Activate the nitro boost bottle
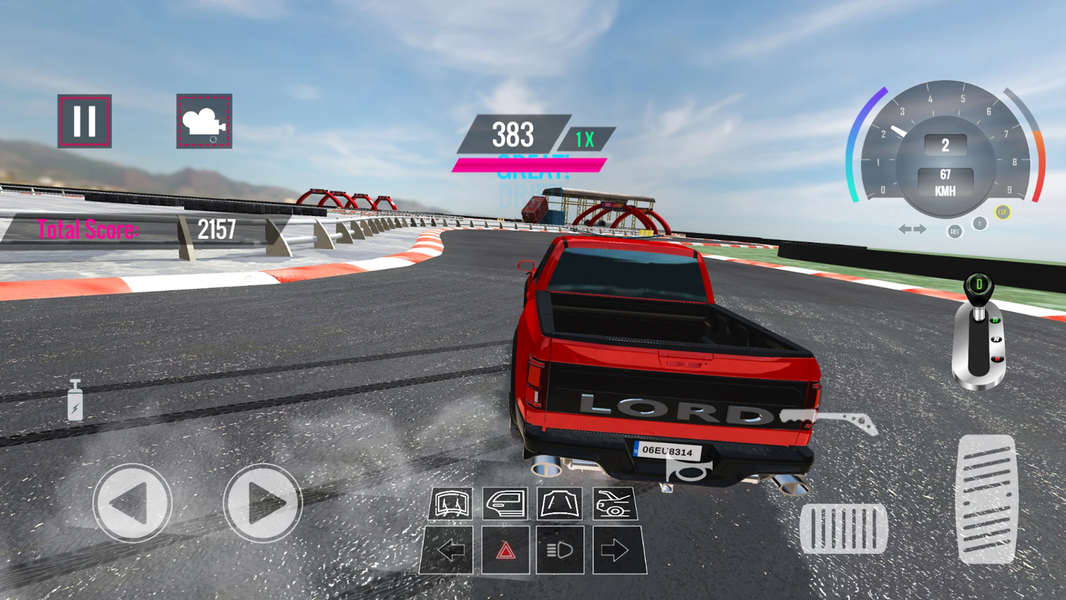1066x600 pixels. click(75, 400)
